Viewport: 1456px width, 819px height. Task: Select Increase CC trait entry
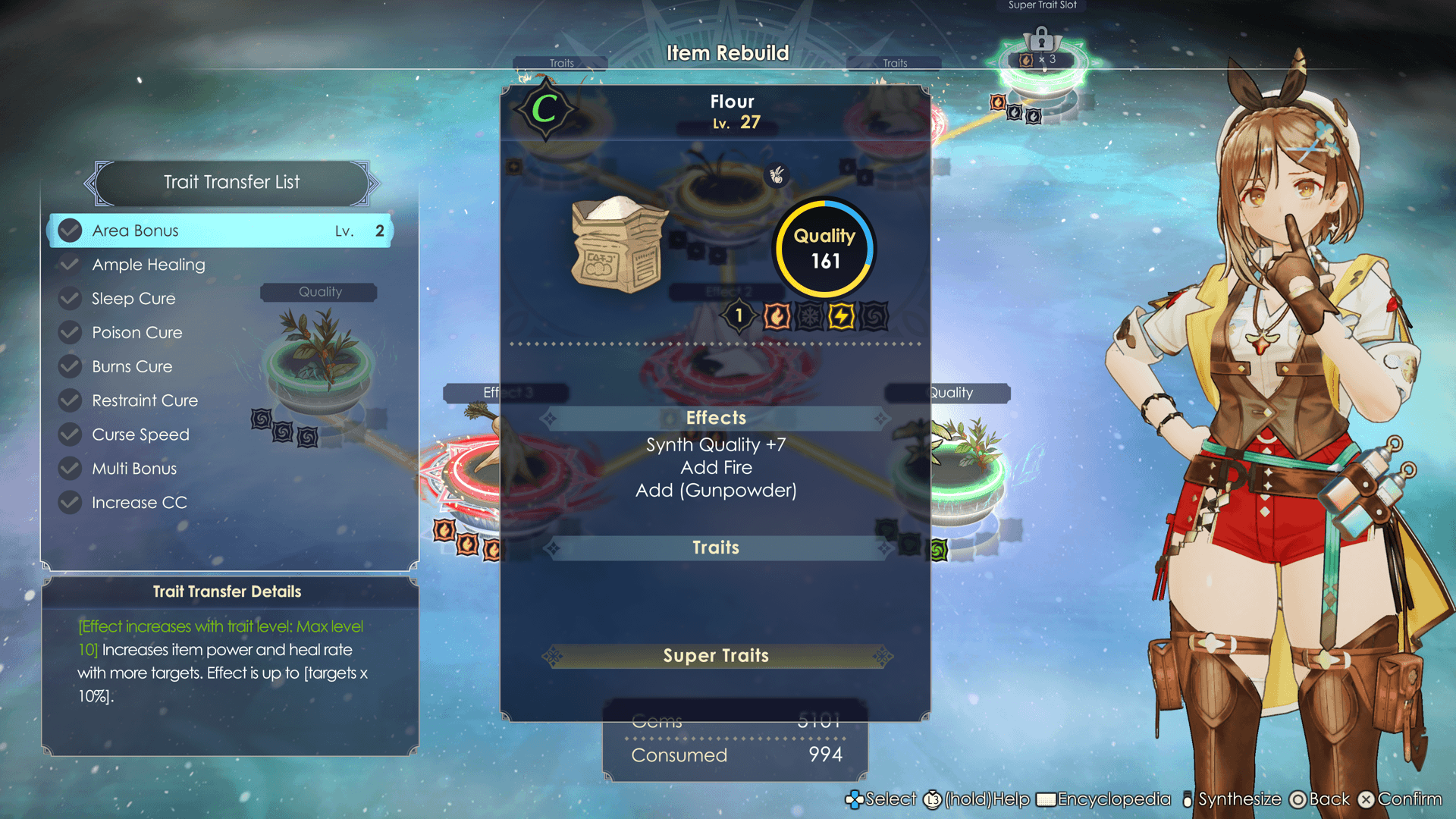tap(140, 503)
